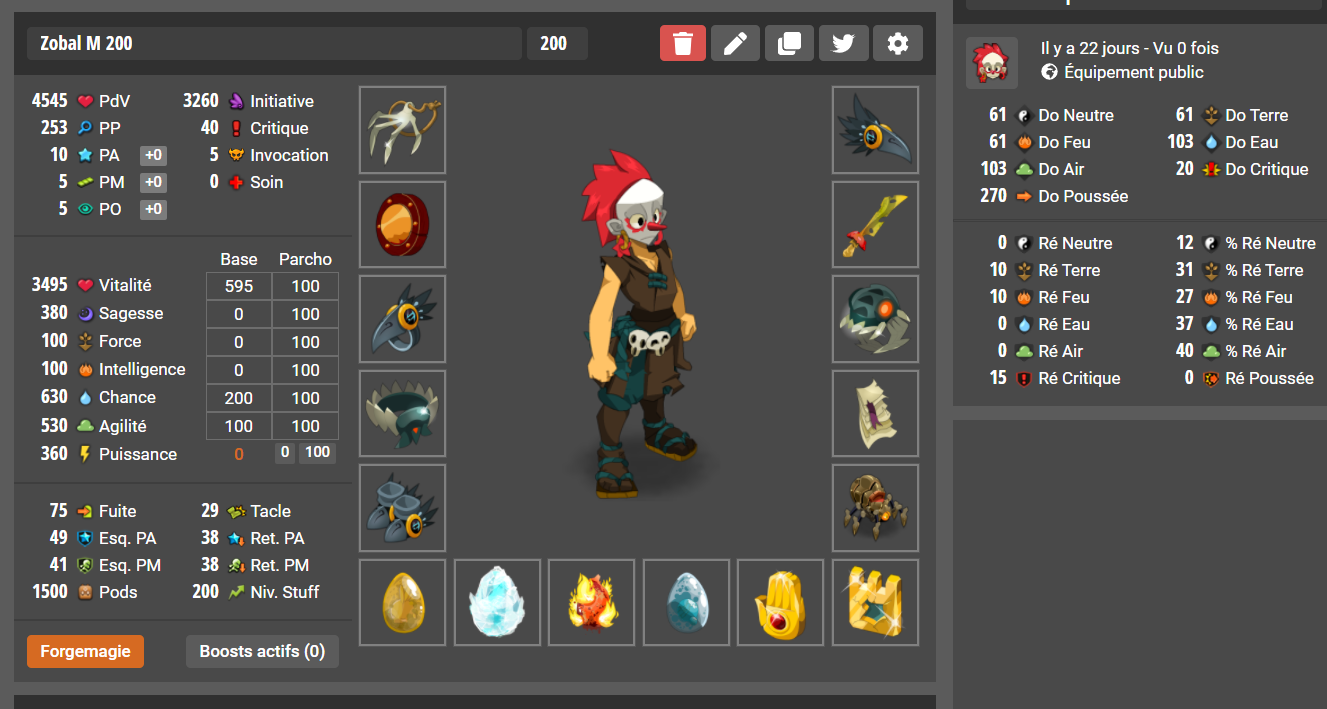Delete the build with the red trash button
1327x709 pixels.
pos(682,44)
